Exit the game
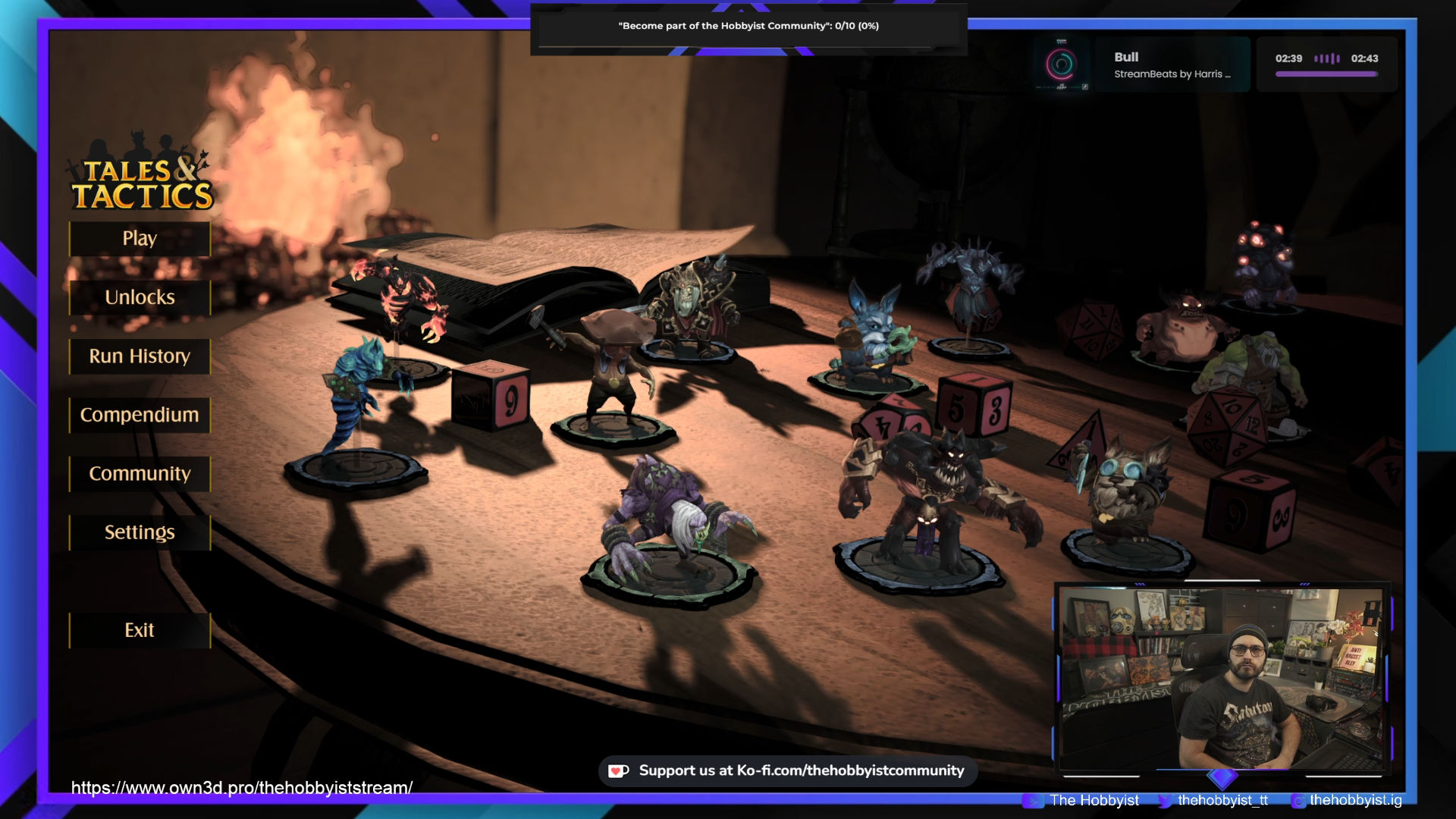The width and height of the screenshot is (1456, 819). pyautogui.click(x=140, y=630)
